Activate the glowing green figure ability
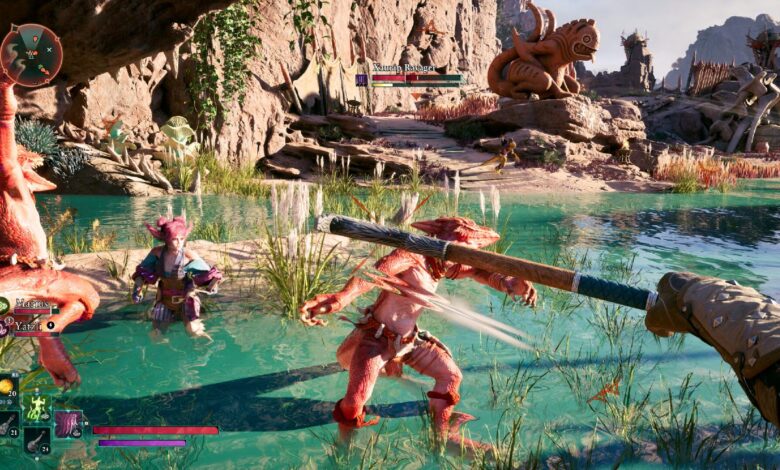The height and width of the screenshot is (470, 780). coord(36,407)
